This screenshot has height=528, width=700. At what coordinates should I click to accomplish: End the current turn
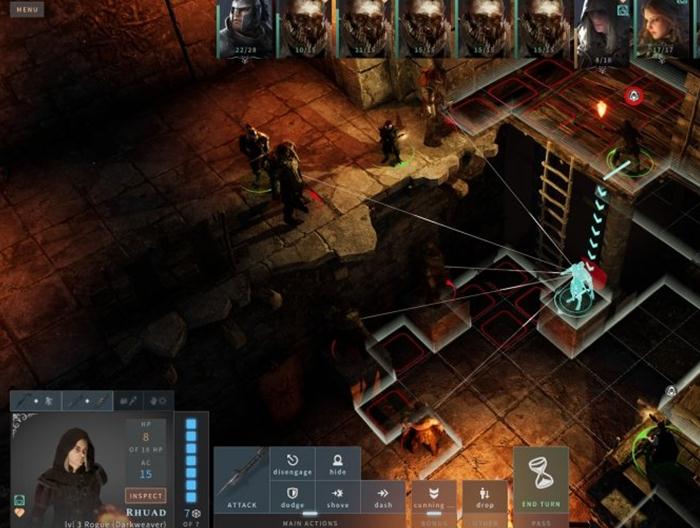540,480
